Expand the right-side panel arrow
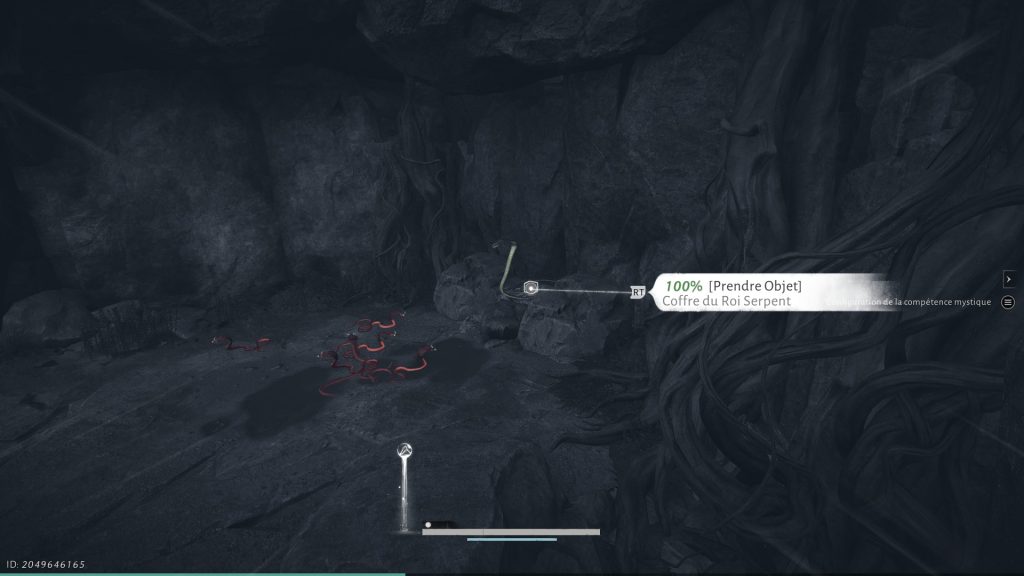1024x576 pixels. 1008,279
